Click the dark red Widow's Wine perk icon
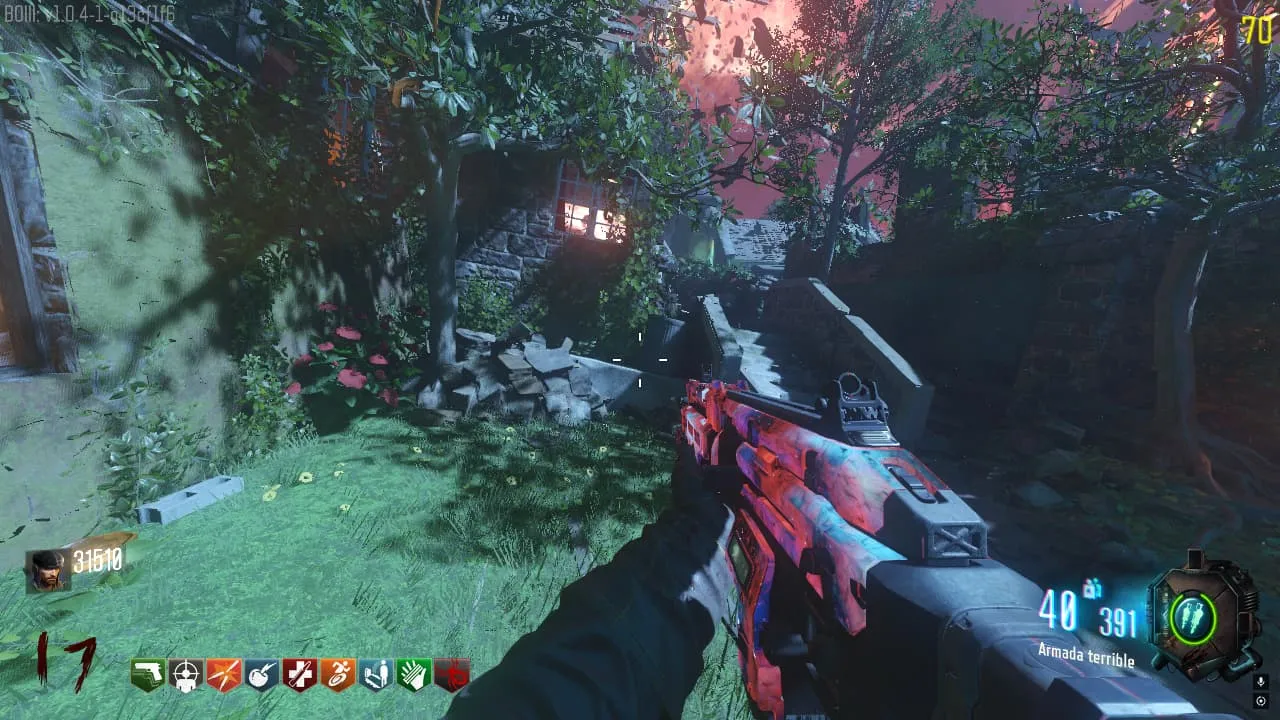 coord(452,675)
